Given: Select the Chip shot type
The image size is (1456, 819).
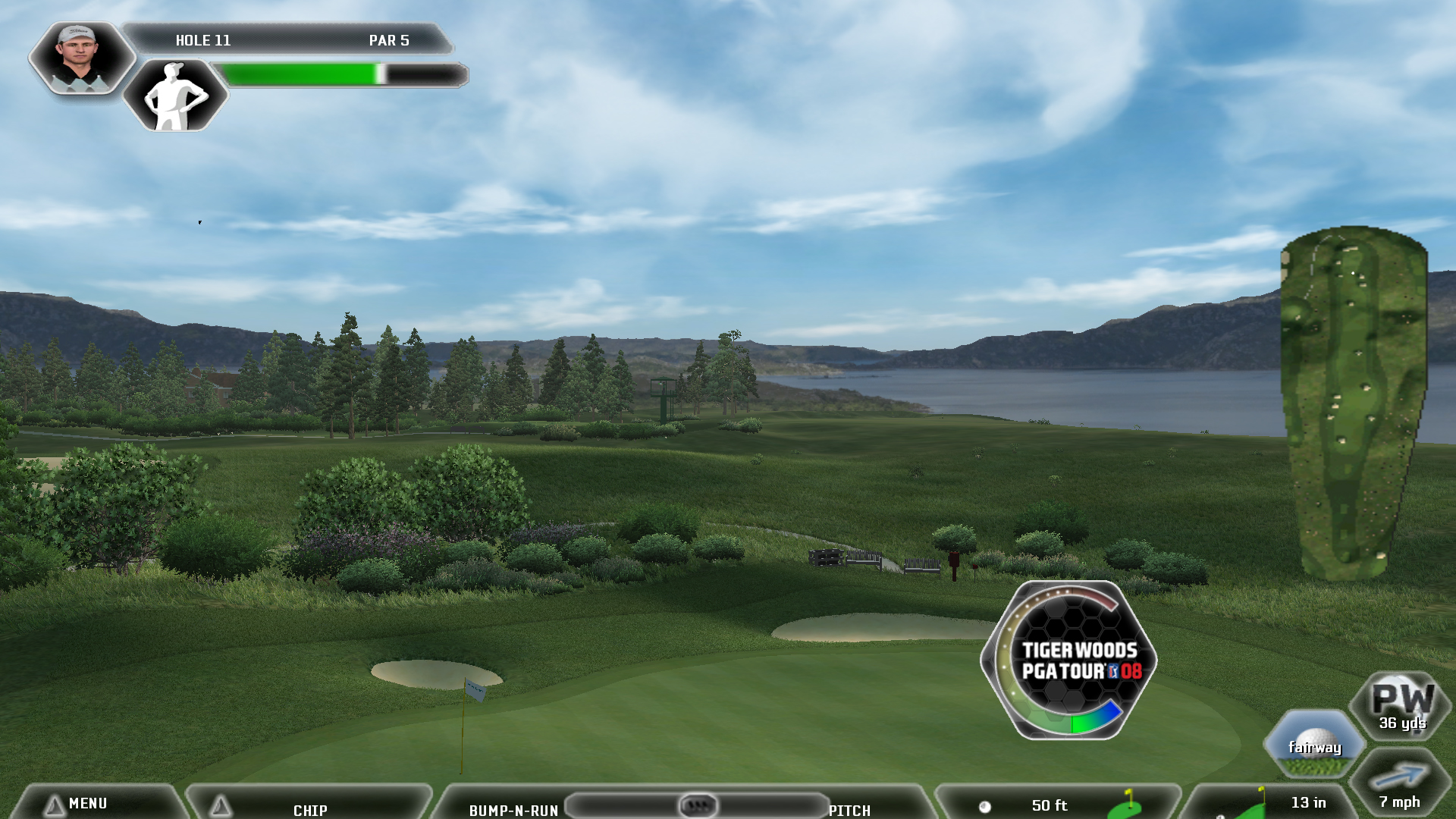Looking at the screenshot, I should 309,809.
